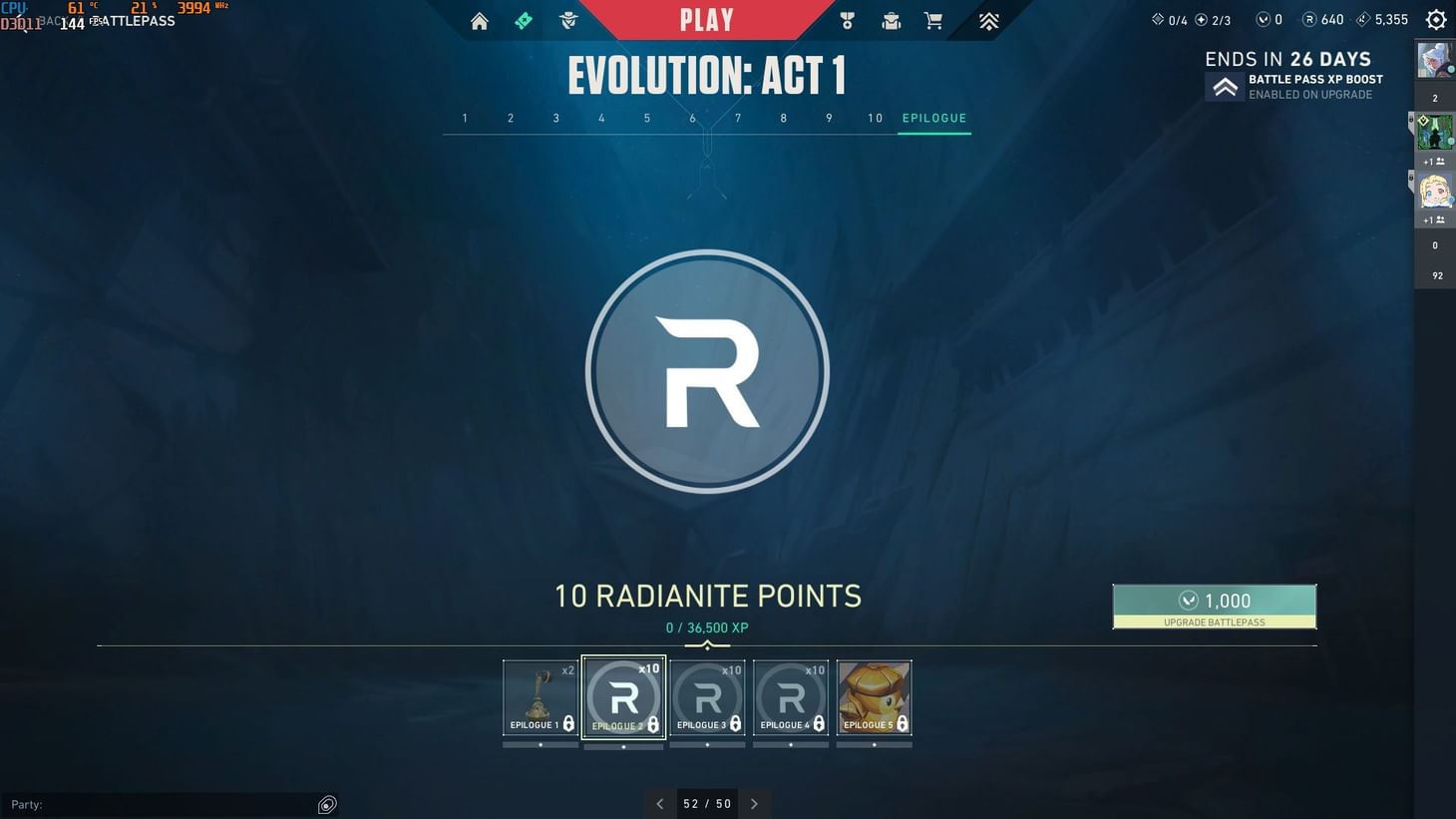The width and height of the screenshot is (1456, 819).
Task: Click the progression chevrons icon
Action: [987, 20]
